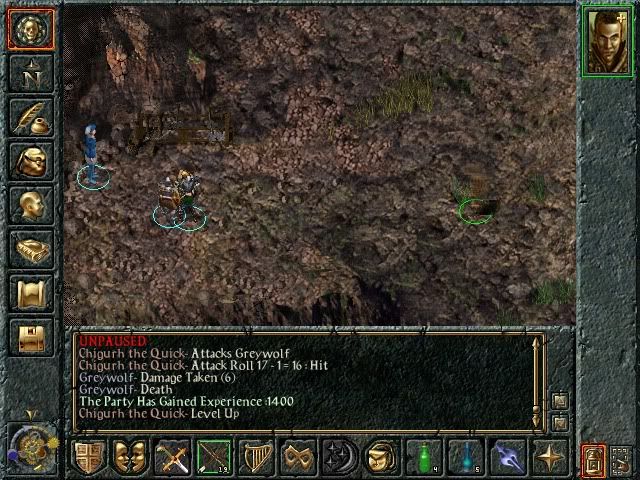Activate the shield guard action
This screenshot has height=480, width=640.
pos(88,457)
